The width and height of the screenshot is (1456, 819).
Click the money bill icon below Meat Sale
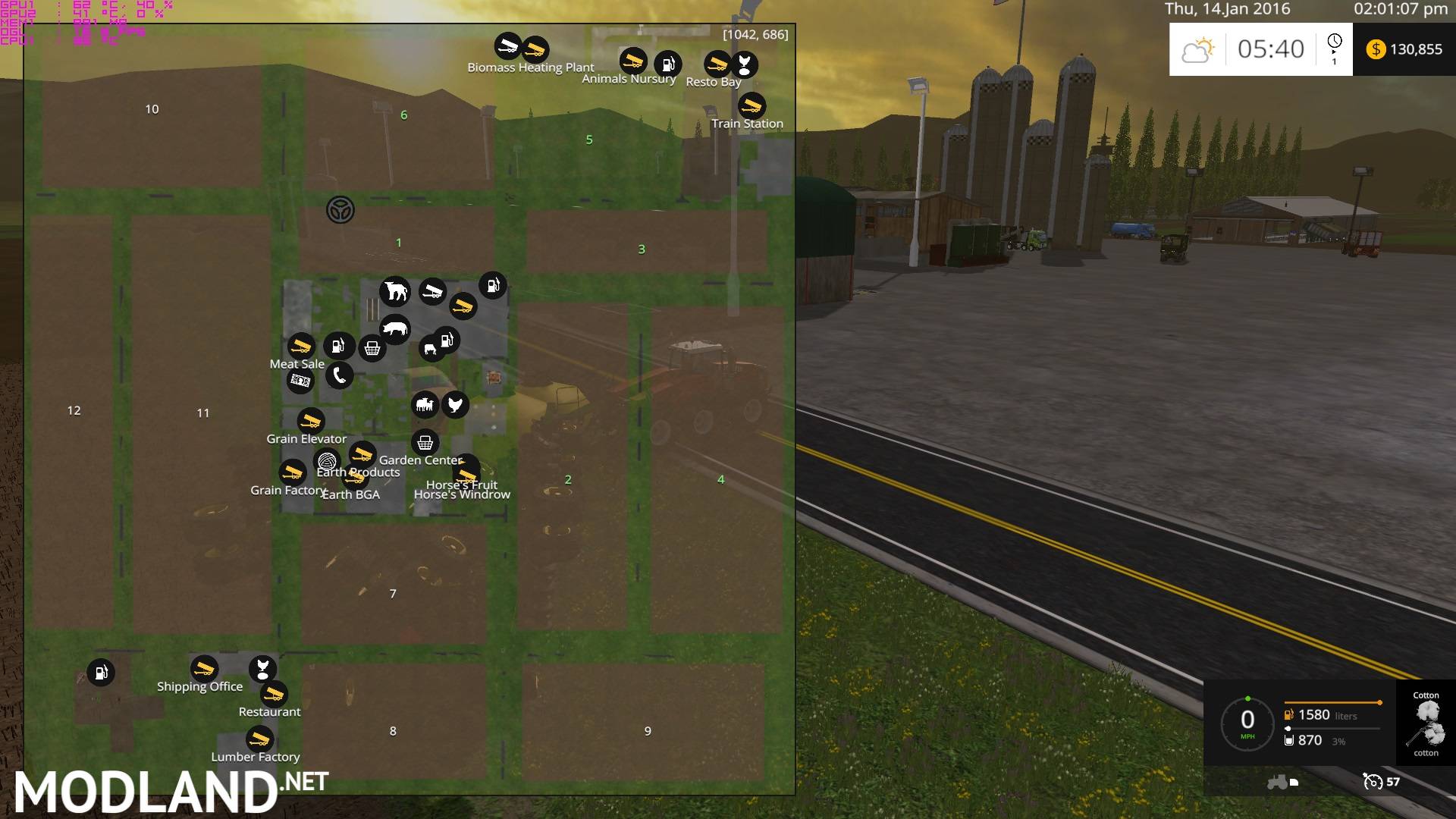click(300, 381)
